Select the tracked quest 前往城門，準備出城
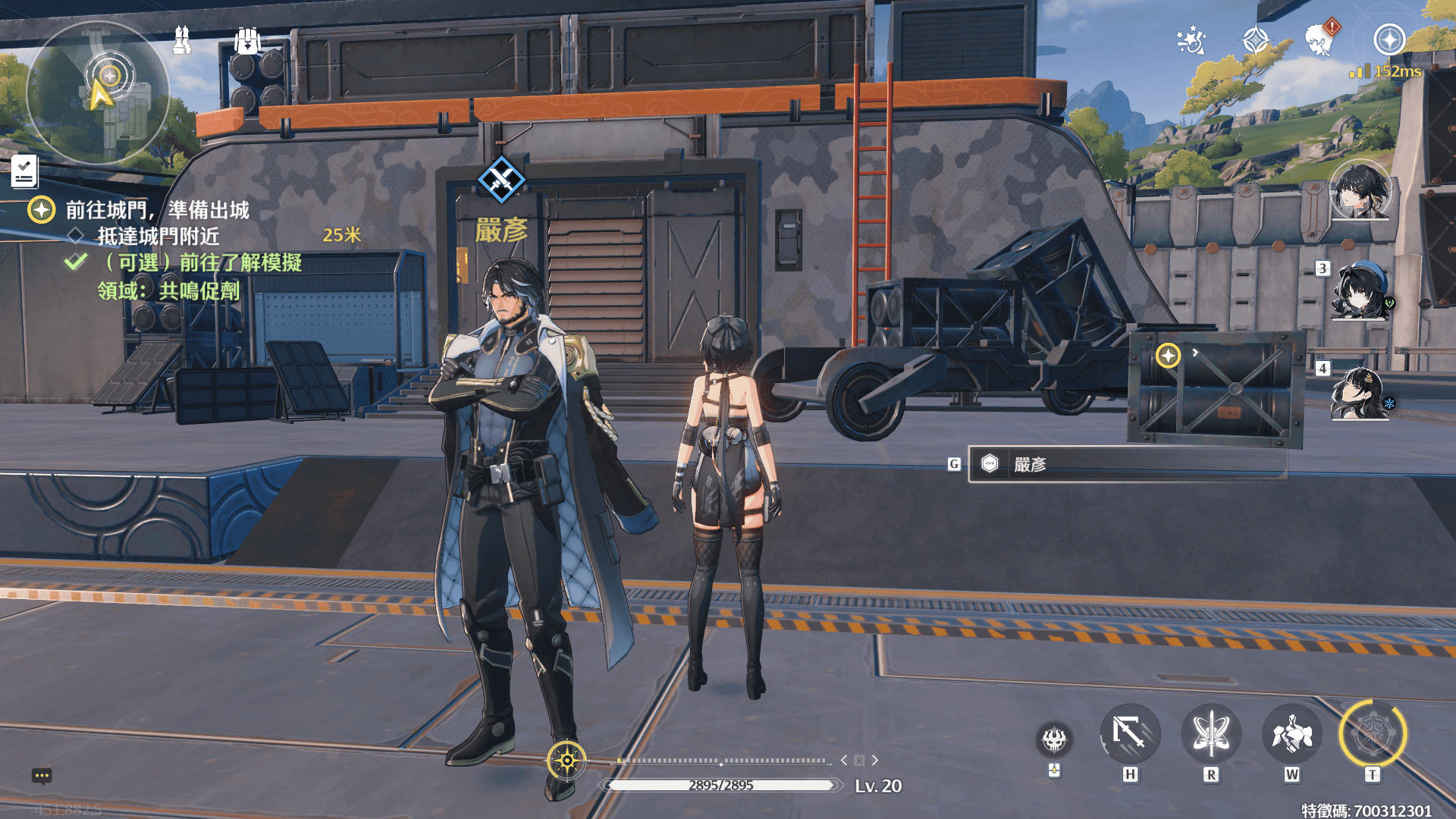The height and width of the screenshot is (819, 1456). coord(157,210)
